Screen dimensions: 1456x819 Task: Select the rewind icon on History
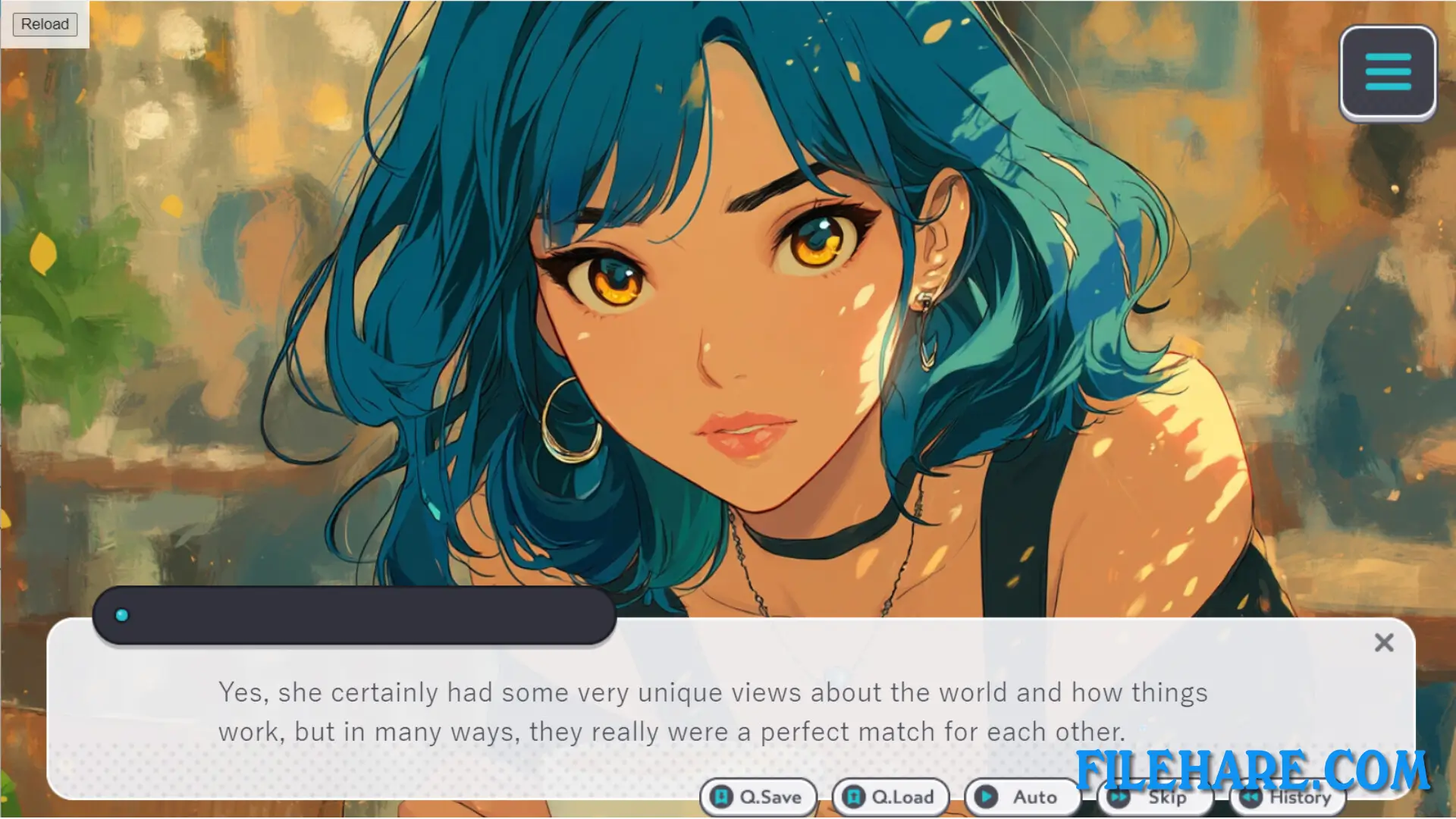(1250, 797)
